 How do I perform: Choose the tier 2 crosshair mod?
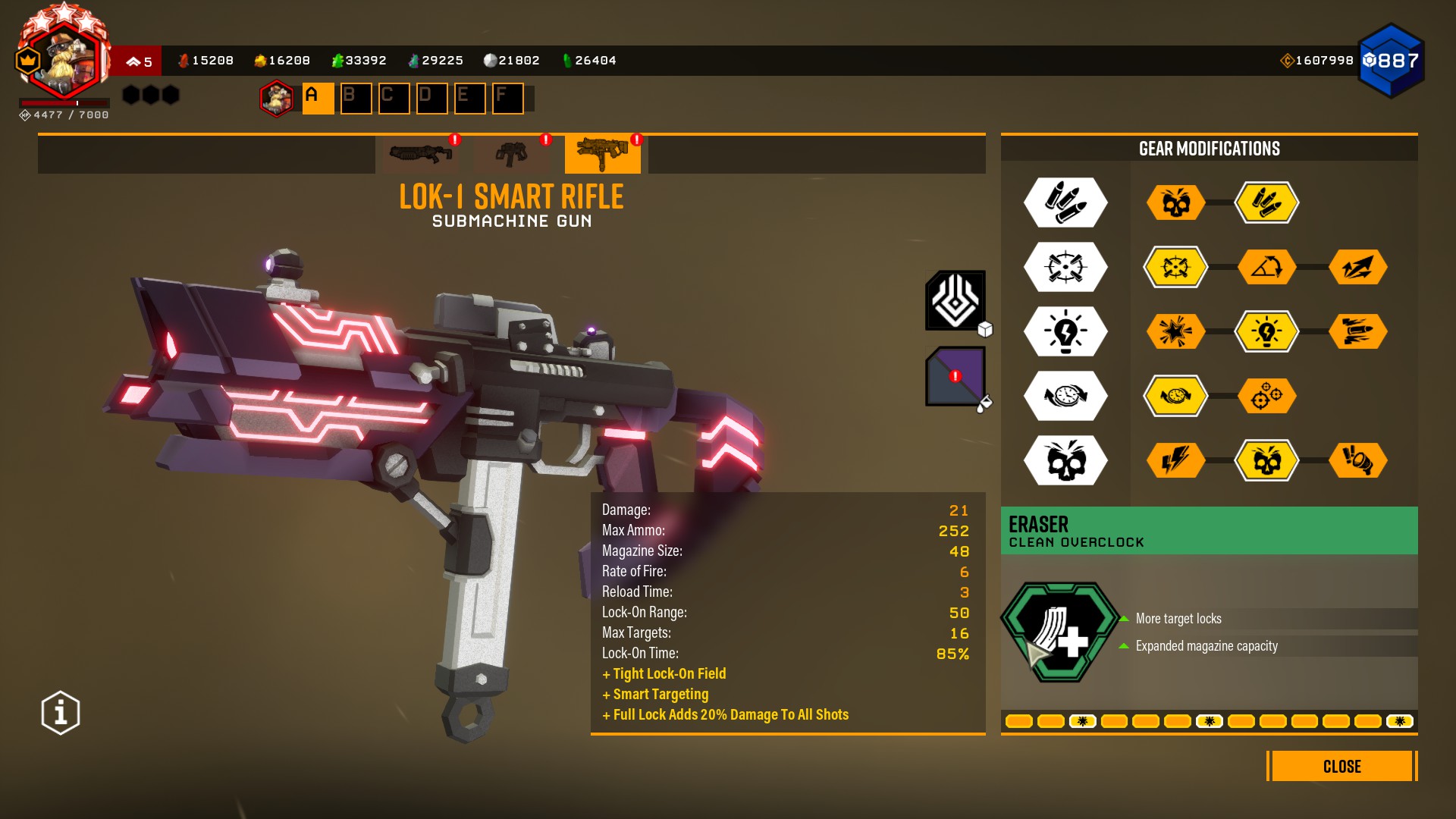pyautogui.click(x=1175, y=267)
